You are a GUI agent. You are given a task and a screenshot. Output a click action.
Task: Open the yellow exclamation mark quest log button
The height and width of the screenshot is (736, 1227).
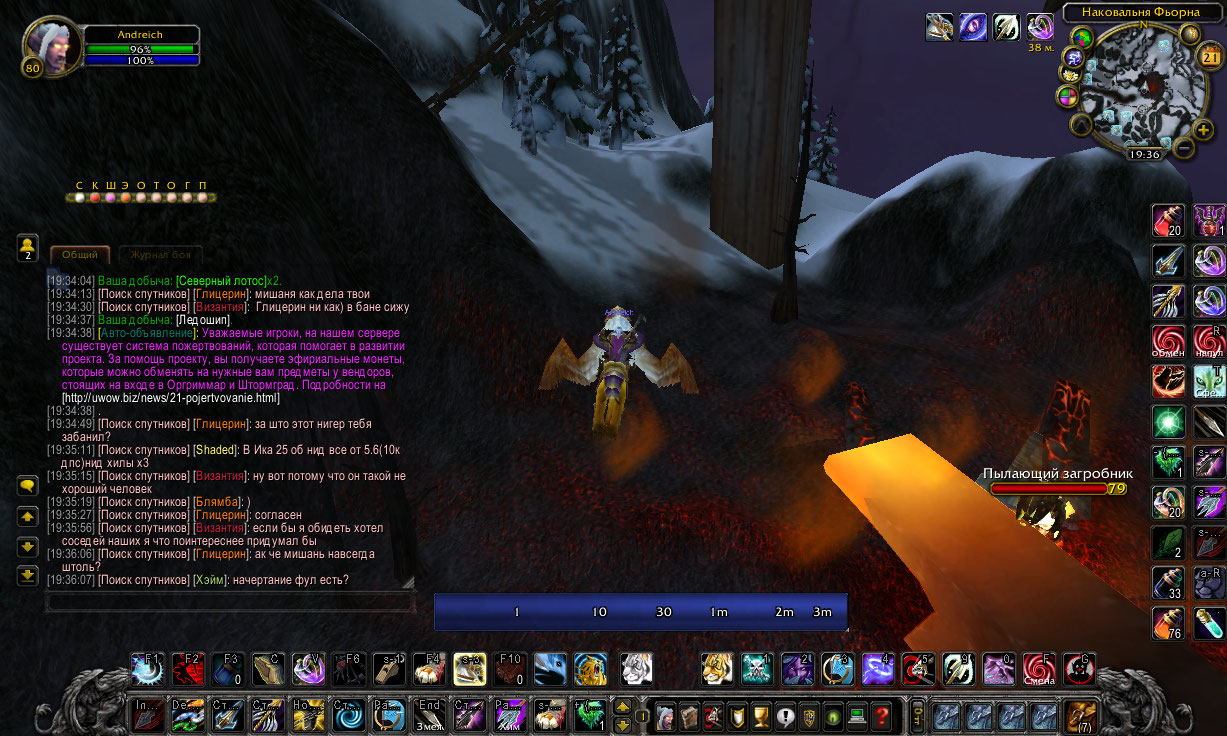click(785, 716)
